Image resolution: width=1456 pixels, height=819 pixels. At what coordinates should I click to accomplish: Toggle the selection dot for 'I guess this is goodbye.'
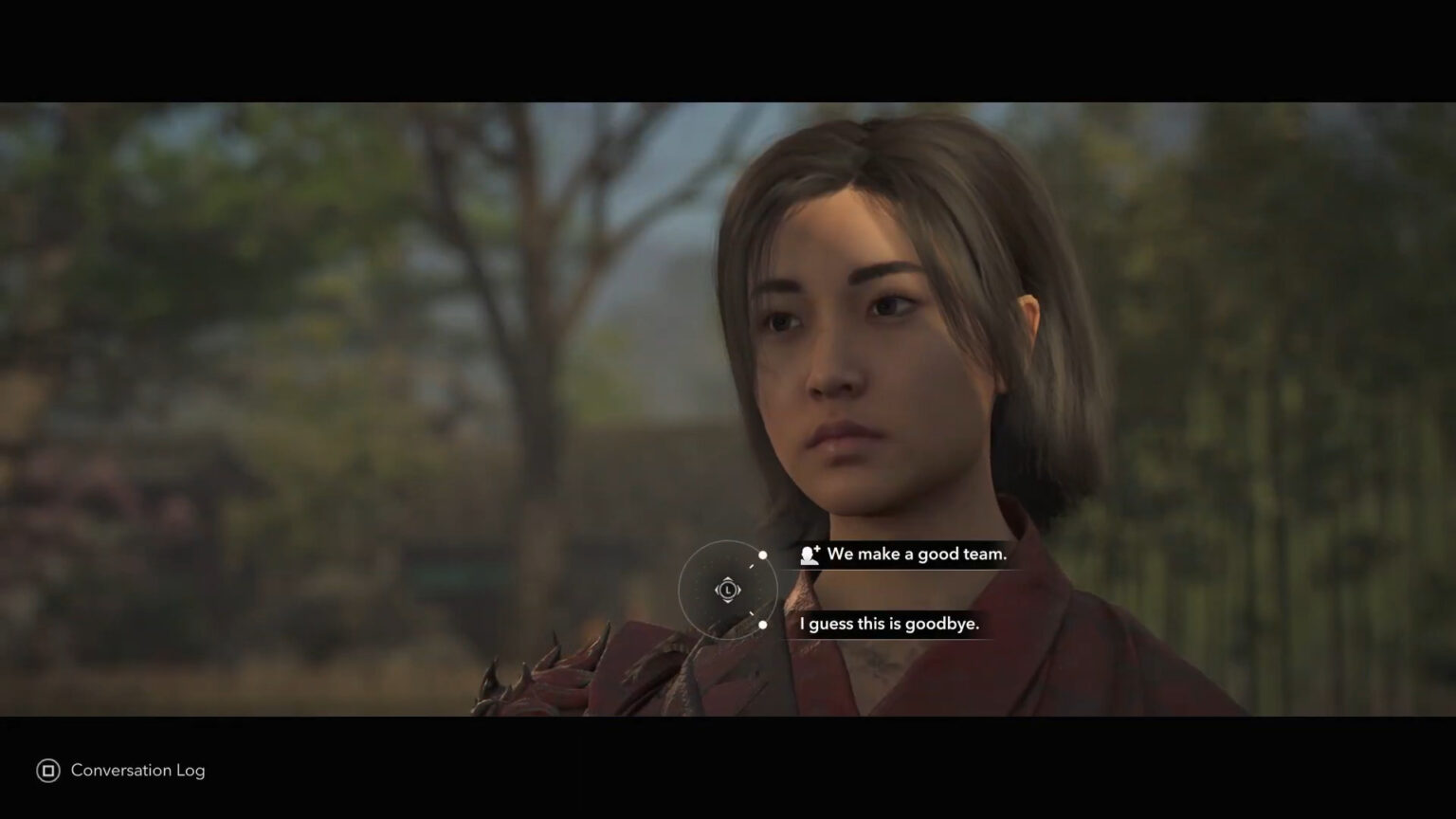(763, 625)
